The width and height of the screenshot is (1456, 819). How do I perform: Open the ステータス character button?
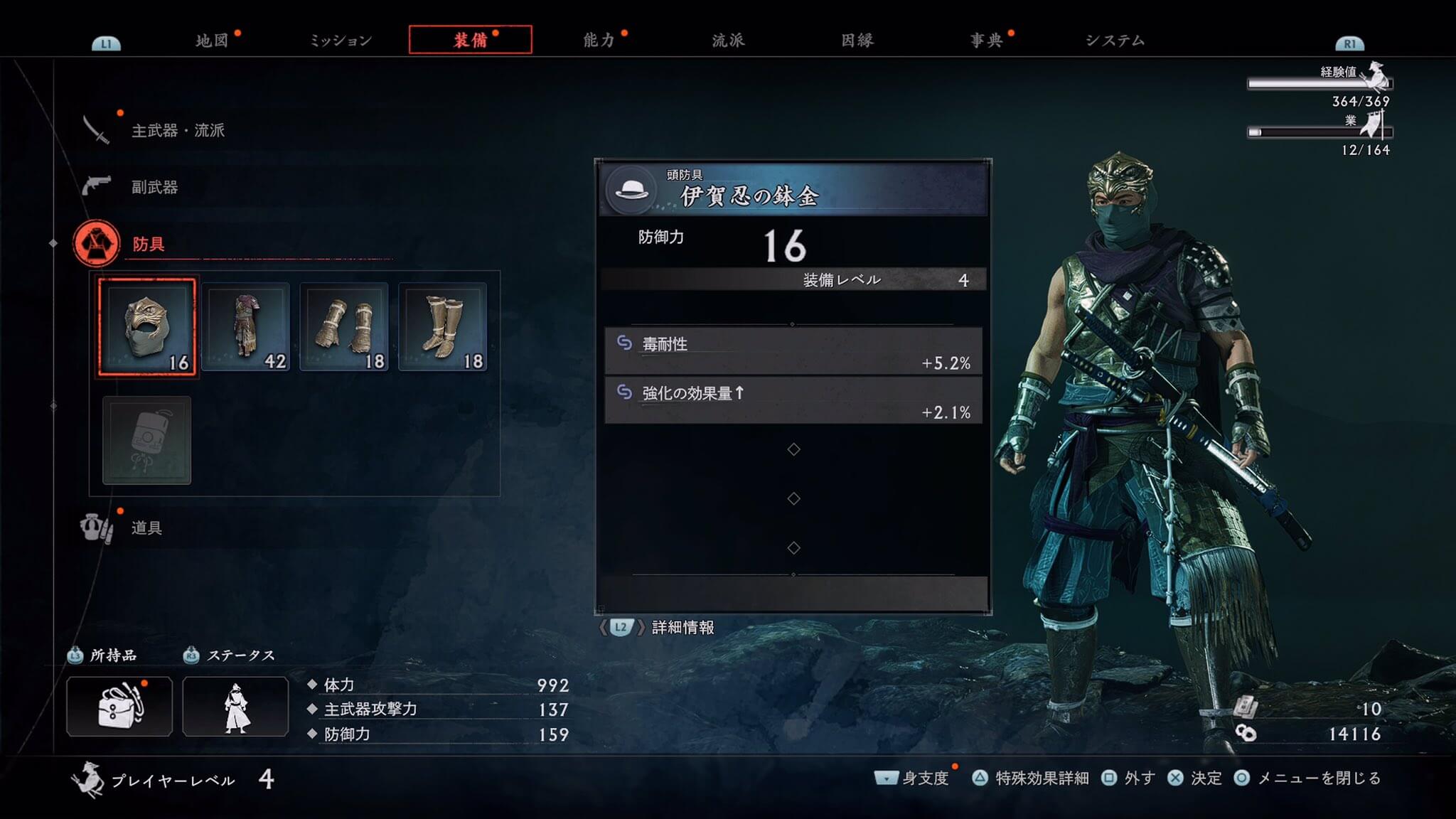tap(235, 706)
